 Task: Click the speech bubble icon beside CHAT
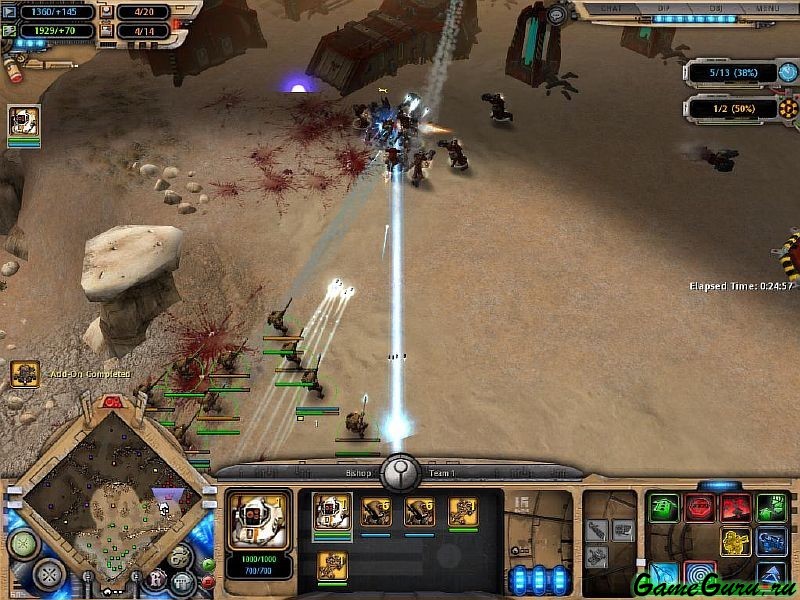[556, 14]
